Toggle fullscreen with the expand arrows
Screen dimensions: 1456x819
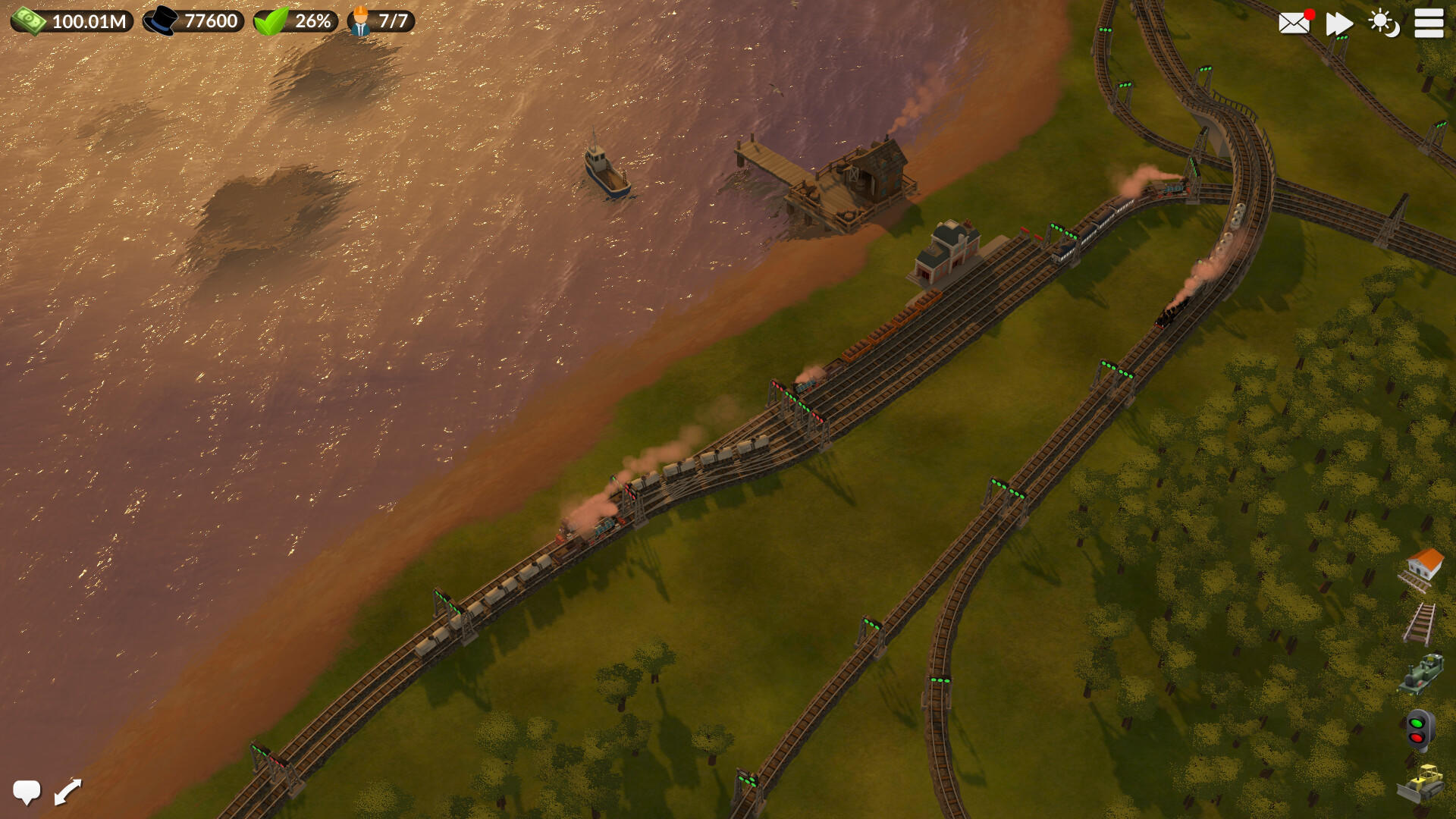point(67,790)
